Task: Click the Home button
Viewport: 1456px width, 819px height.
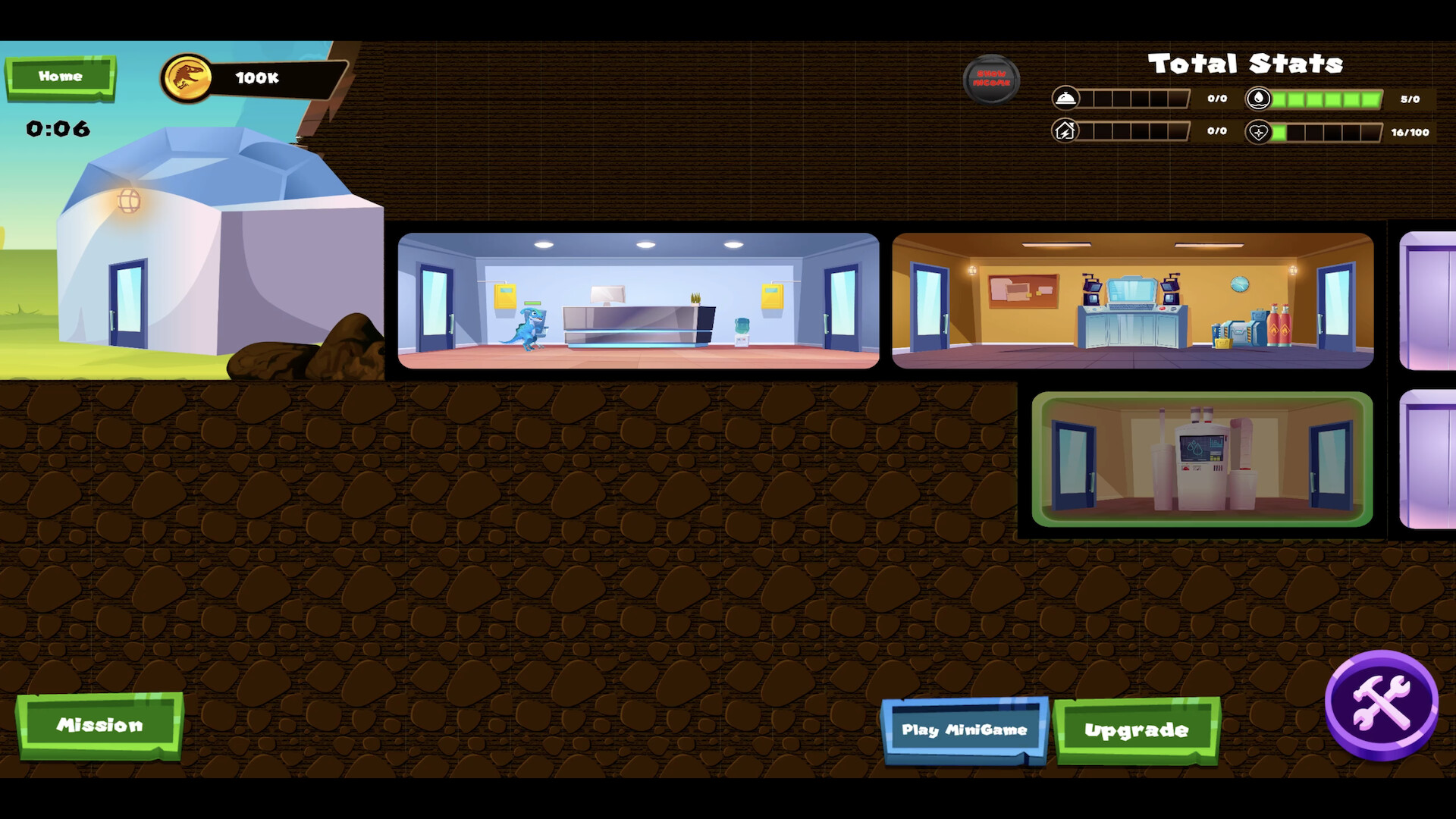Action: coord(61,76)
